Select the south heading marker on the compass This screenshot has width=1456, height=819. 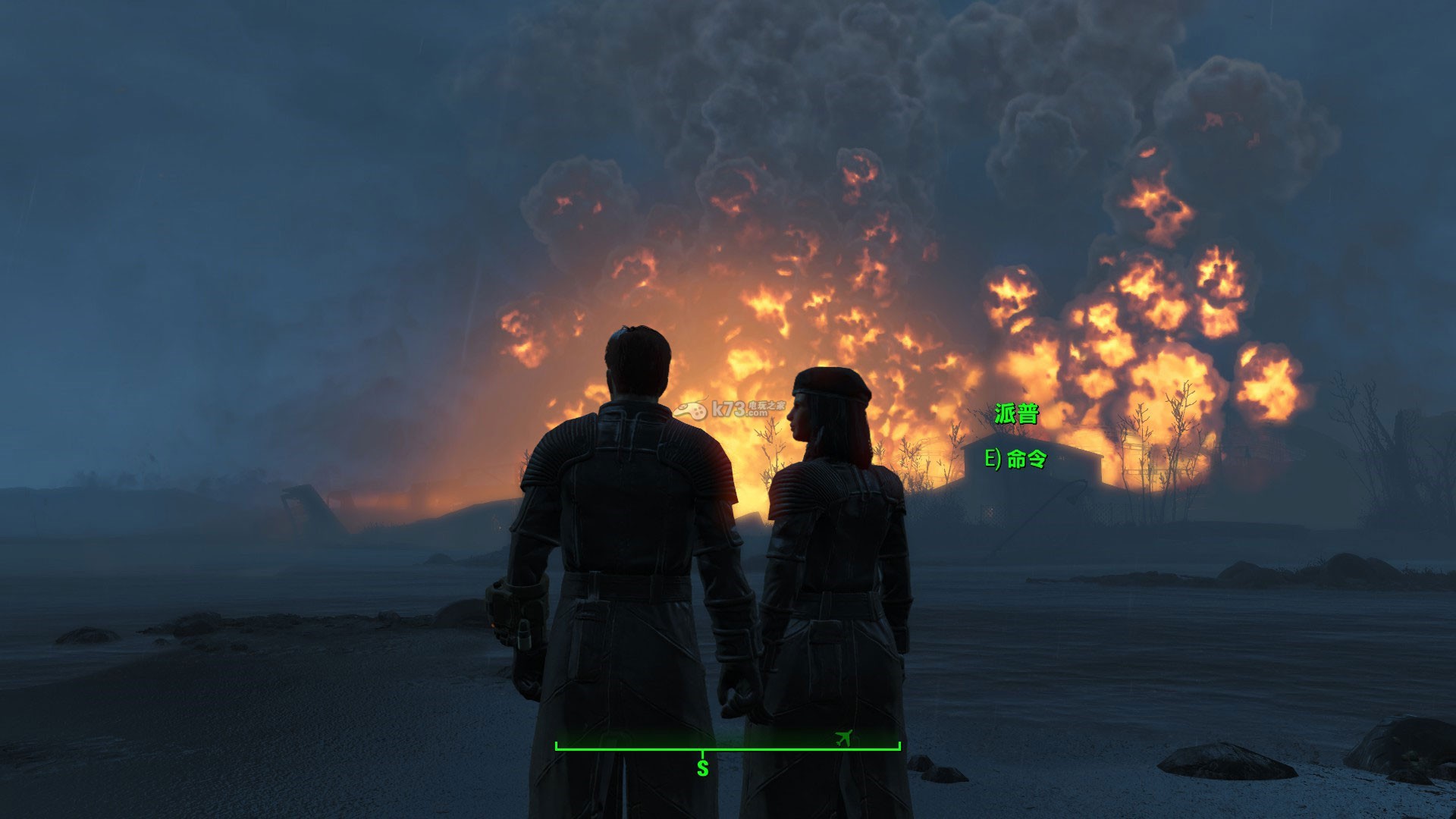point(702,767)
